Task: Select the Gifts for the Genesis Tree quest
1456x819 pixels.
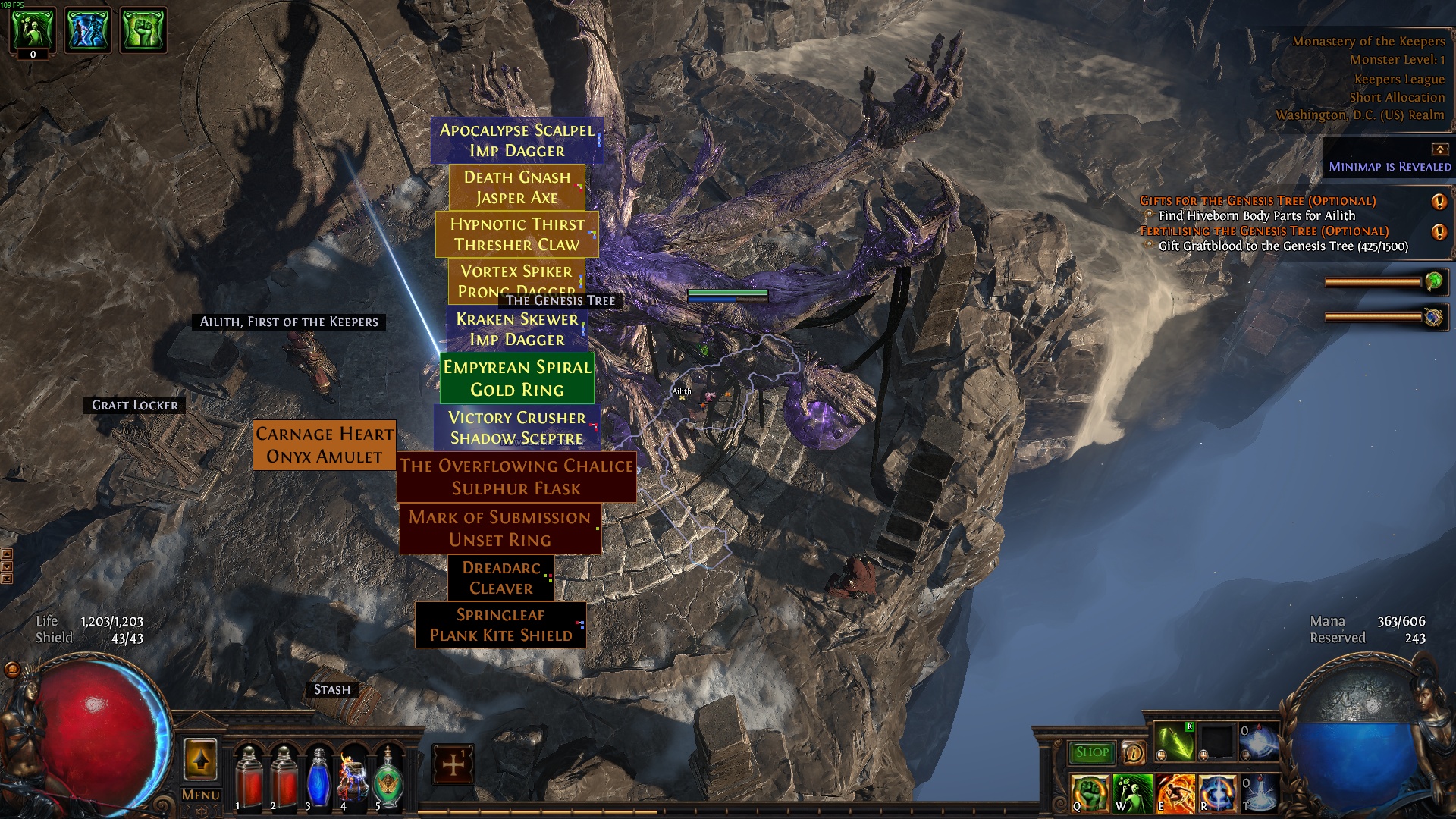Action: tap(1257, 201)
